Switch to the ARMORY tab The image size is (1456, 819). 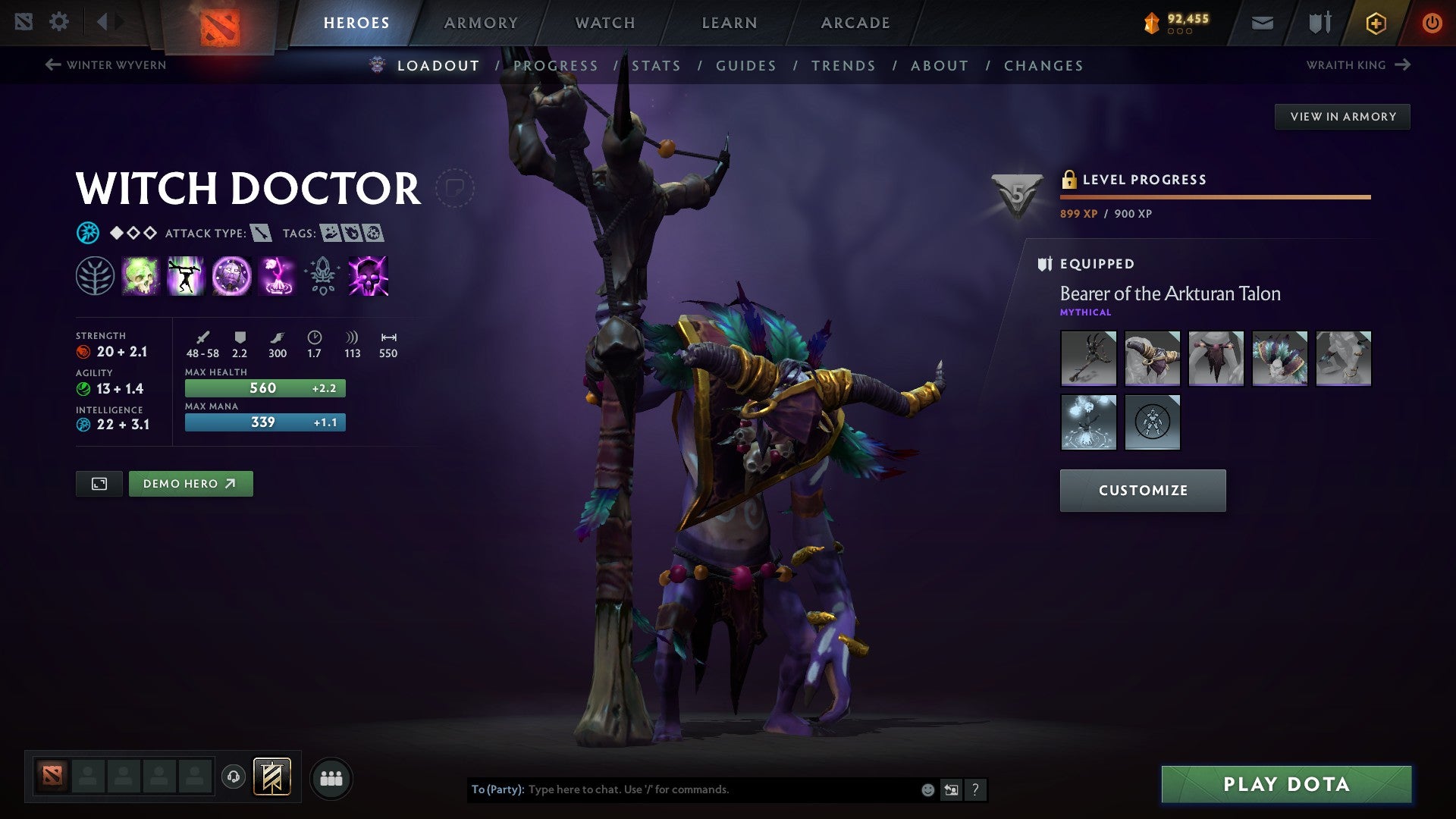click(x=481, y=22)
